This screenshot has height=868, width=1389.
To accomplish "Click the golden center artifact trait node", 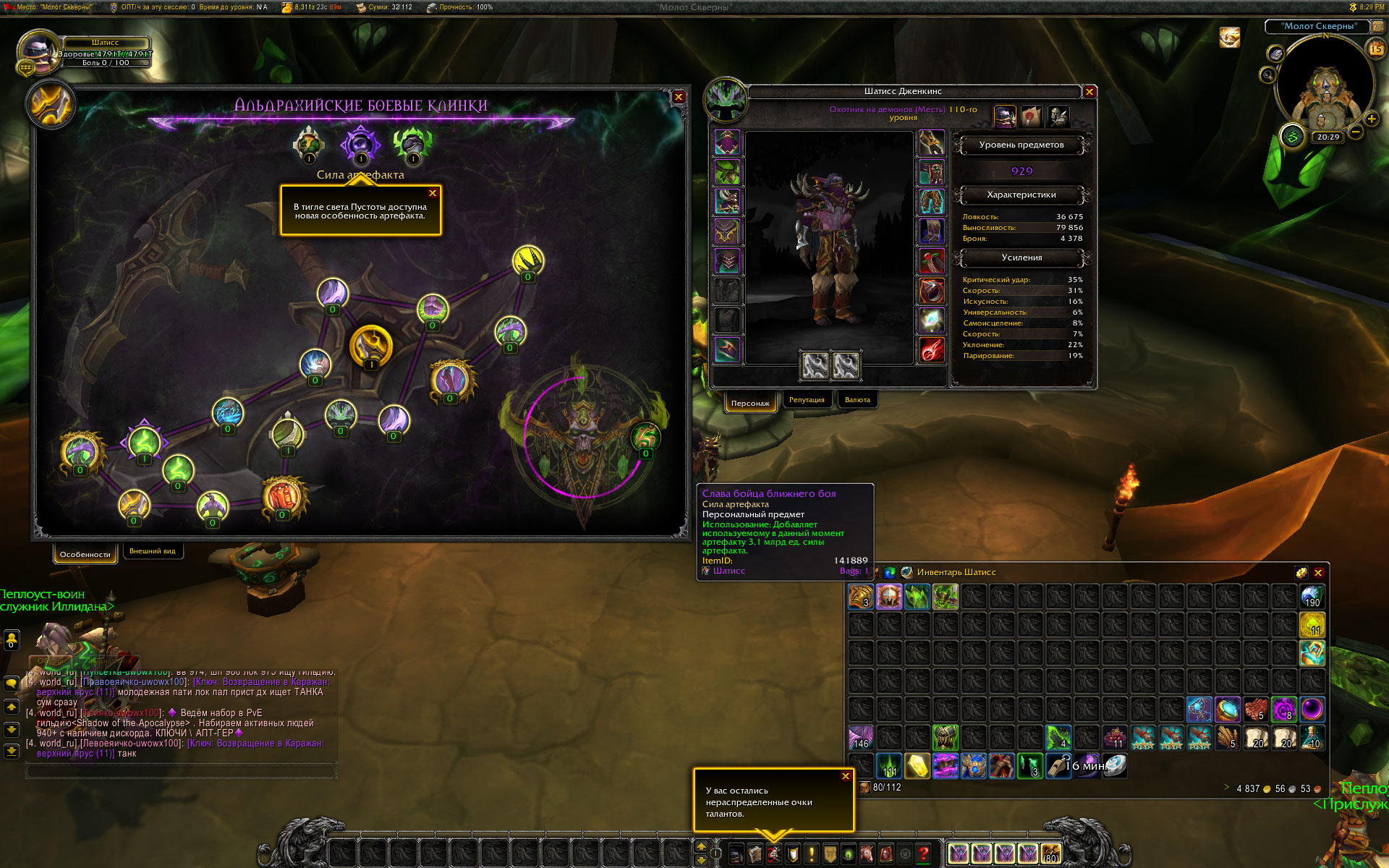I will pyautogui.click(x=370, y=346).
